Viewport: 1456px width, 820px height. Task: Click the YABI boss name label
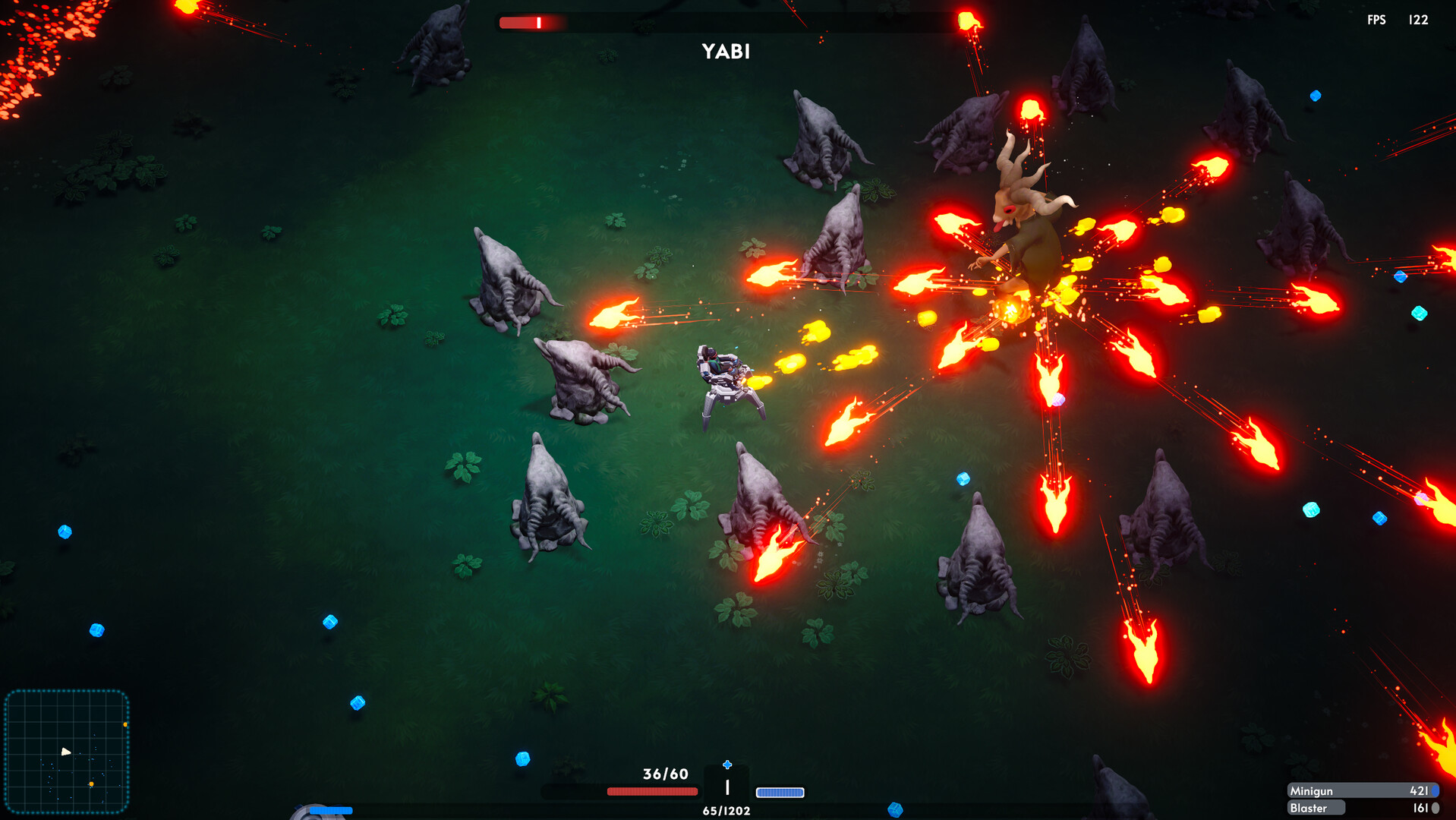(x=724, y=52)
